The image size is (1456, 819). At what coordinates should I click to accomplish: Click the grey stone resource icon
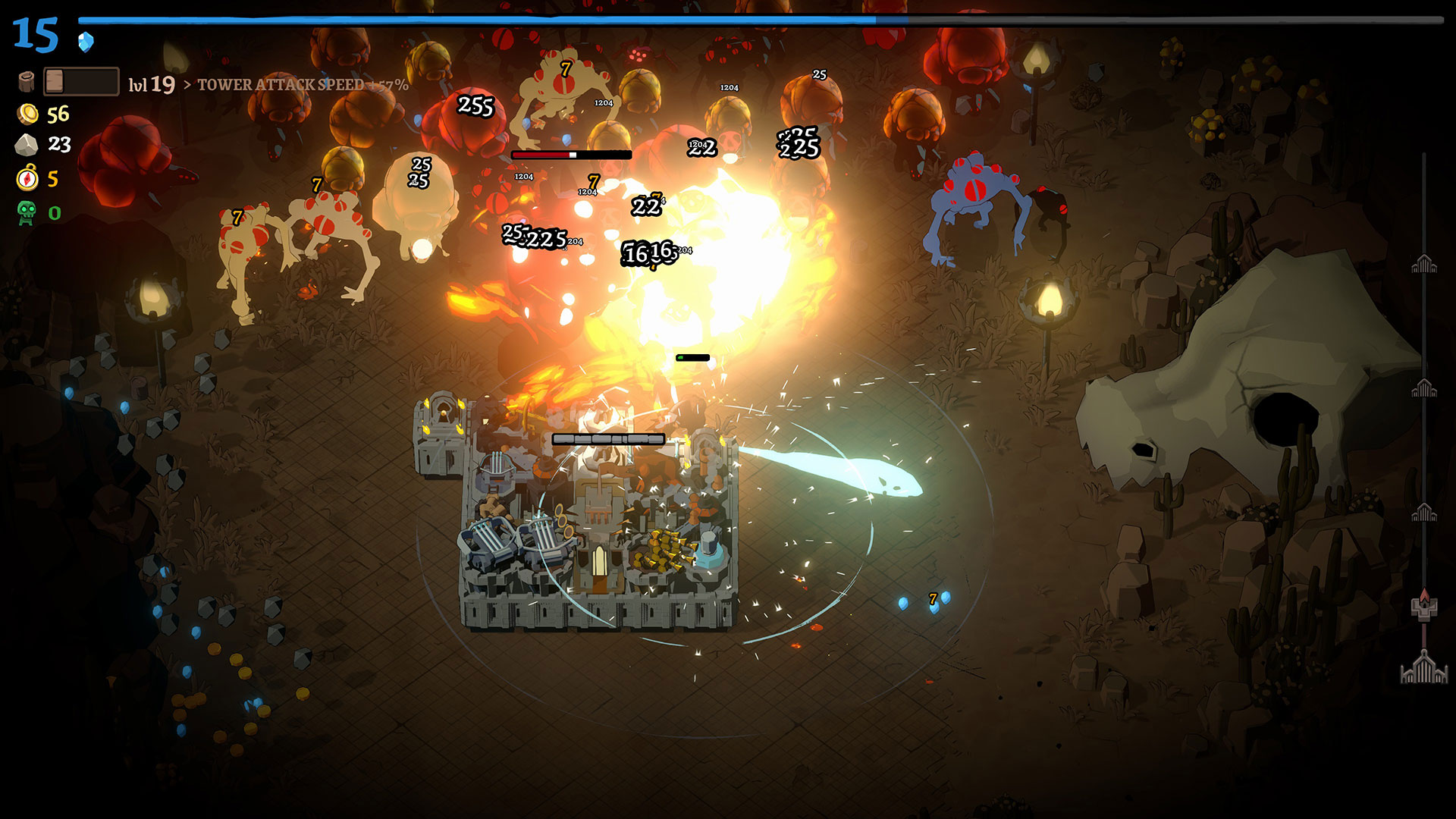pyautogui.click(x=27, y=145)
